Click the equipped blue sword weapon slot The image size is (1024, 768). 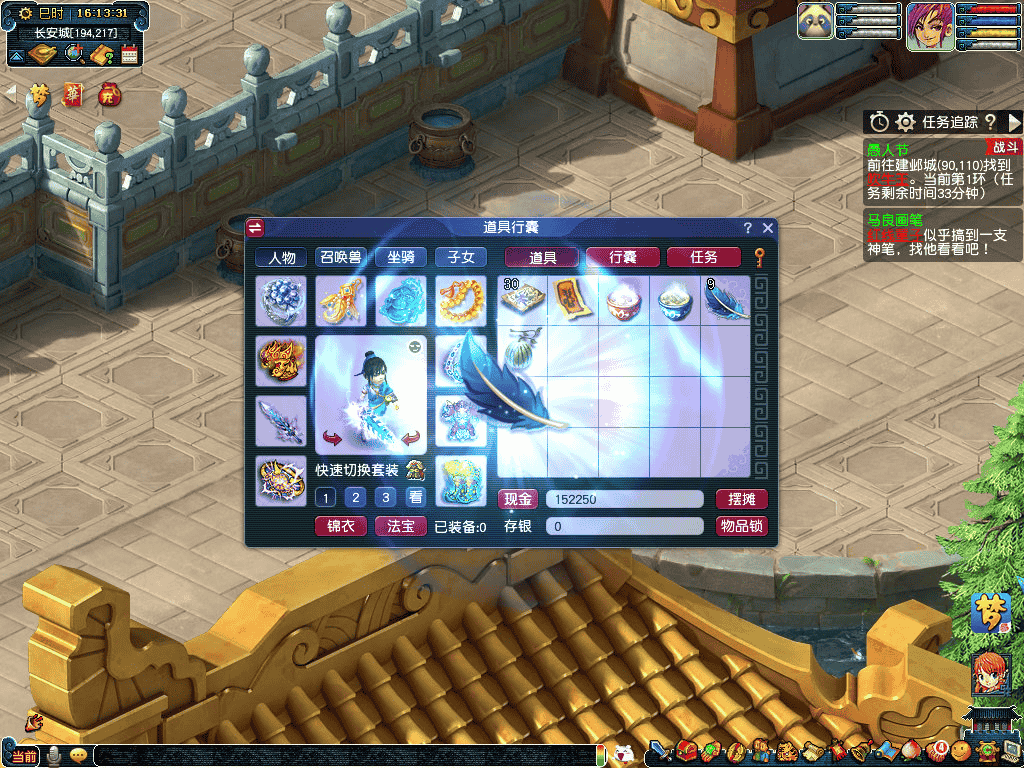[x=281, y=420]
